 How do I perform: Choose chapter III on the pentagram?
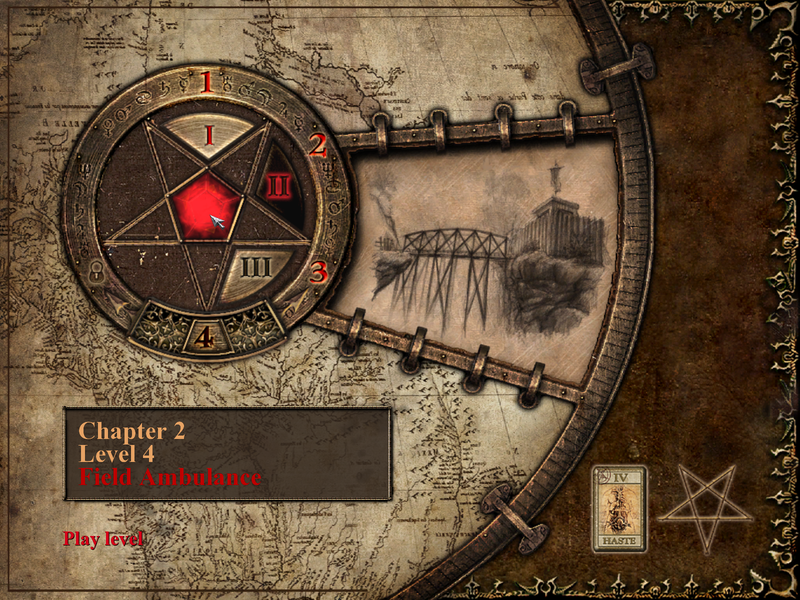coord(256,267)
